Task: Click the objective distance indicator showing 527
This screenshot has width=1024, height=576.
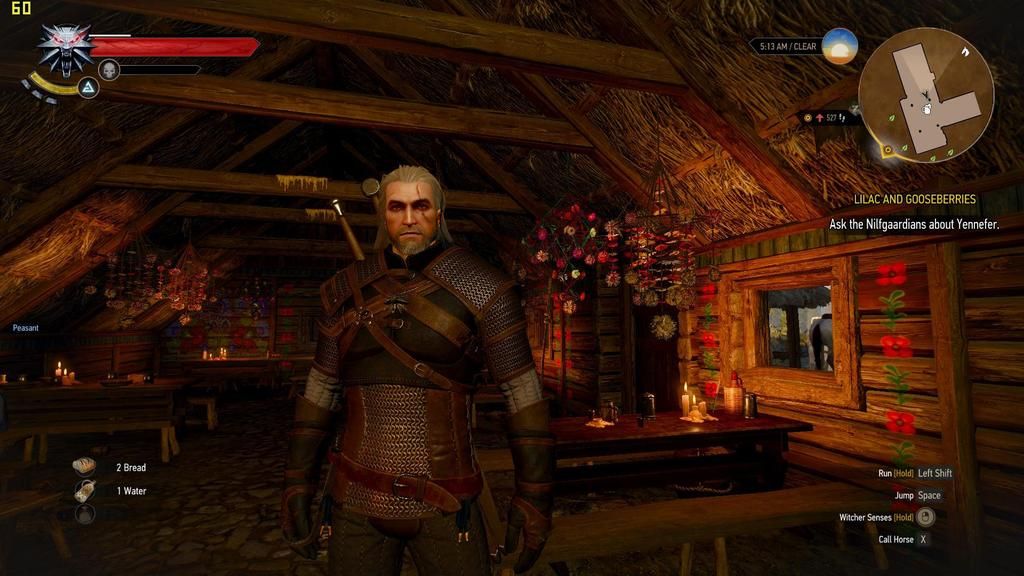Action: (x=830, y=118)
